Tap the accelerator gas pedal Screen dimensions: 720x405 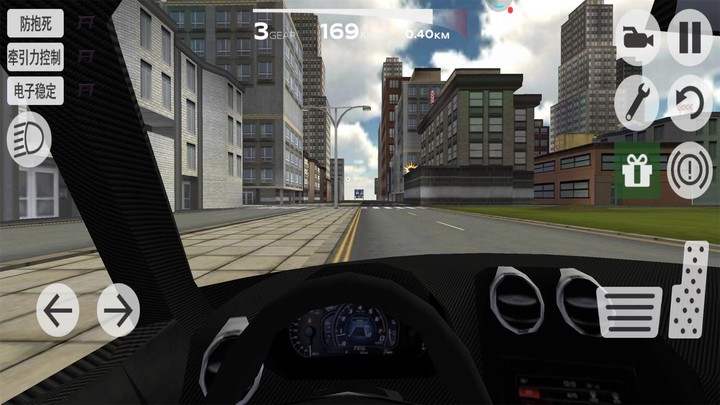689,290
